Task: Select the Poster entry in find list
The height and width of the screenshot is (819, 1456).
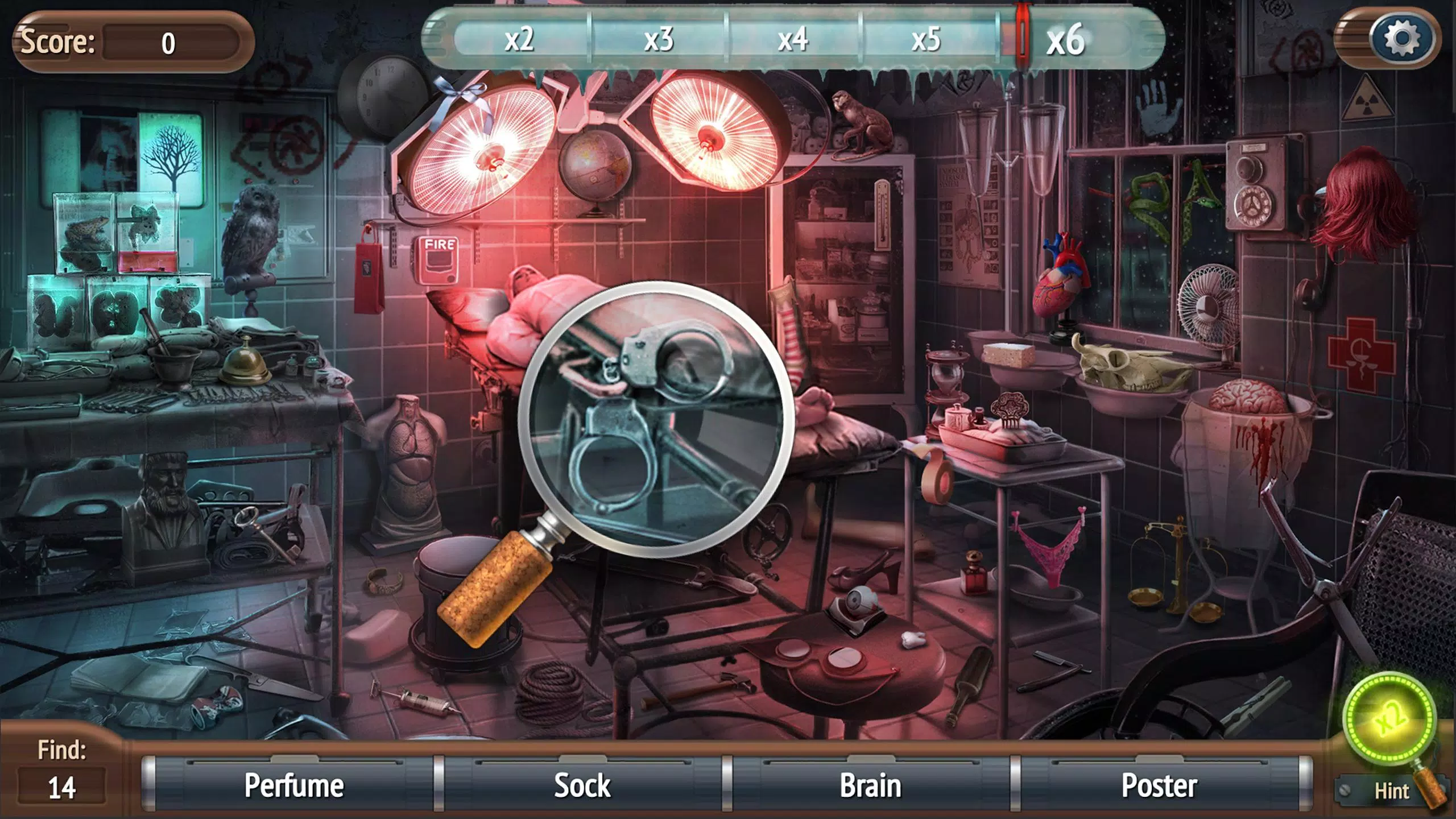Action: (x=1159, y=786)
